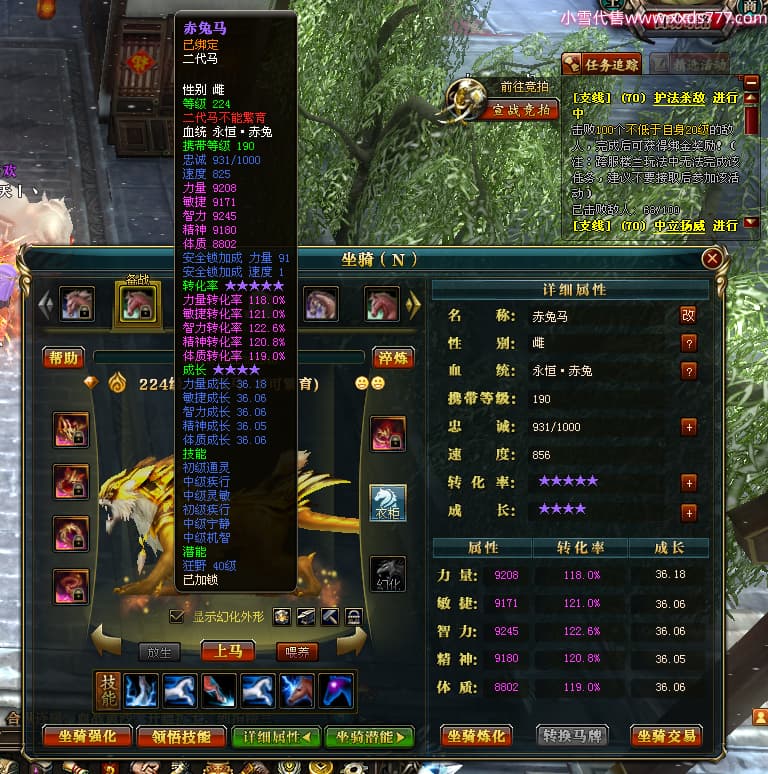This screenshot has height=774, width=768.
Task: Close the mount (坐骑) window
Action: point(712,259)
